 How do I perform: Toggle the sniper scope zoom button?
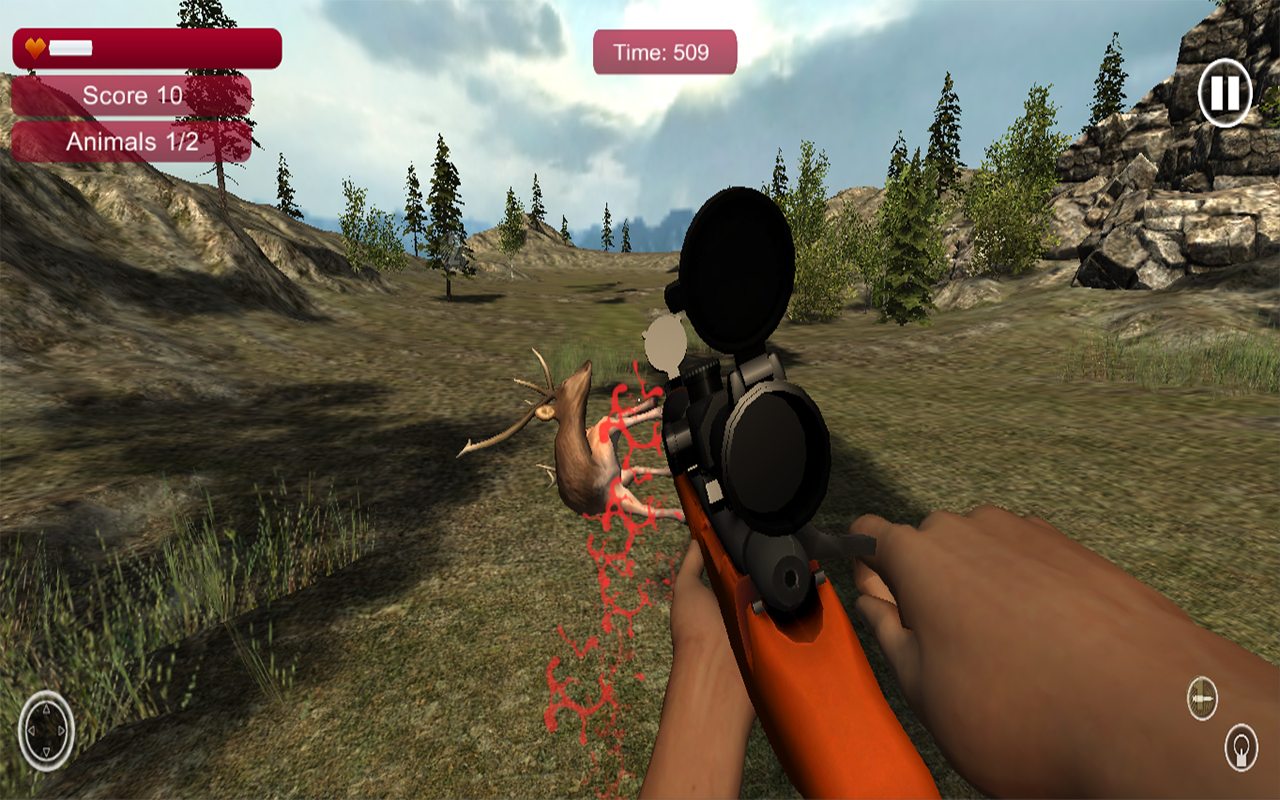pyautogui.click(x=1241, y=747)
